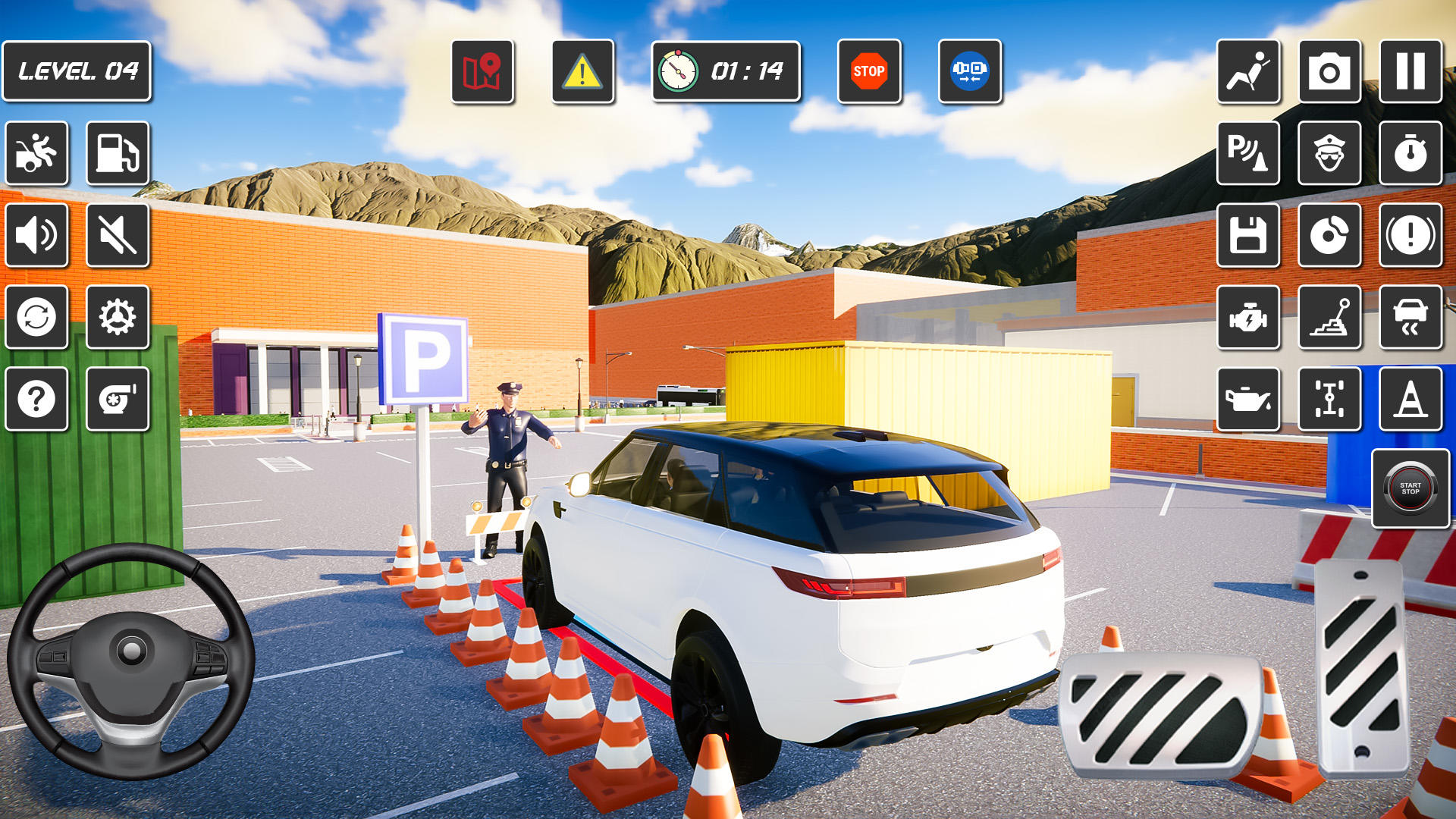Viewport: 1456px width, 819px height.
Task: Save progress with the floppy disk icon
Action: pyautogui.click(x=1248, y=236)
